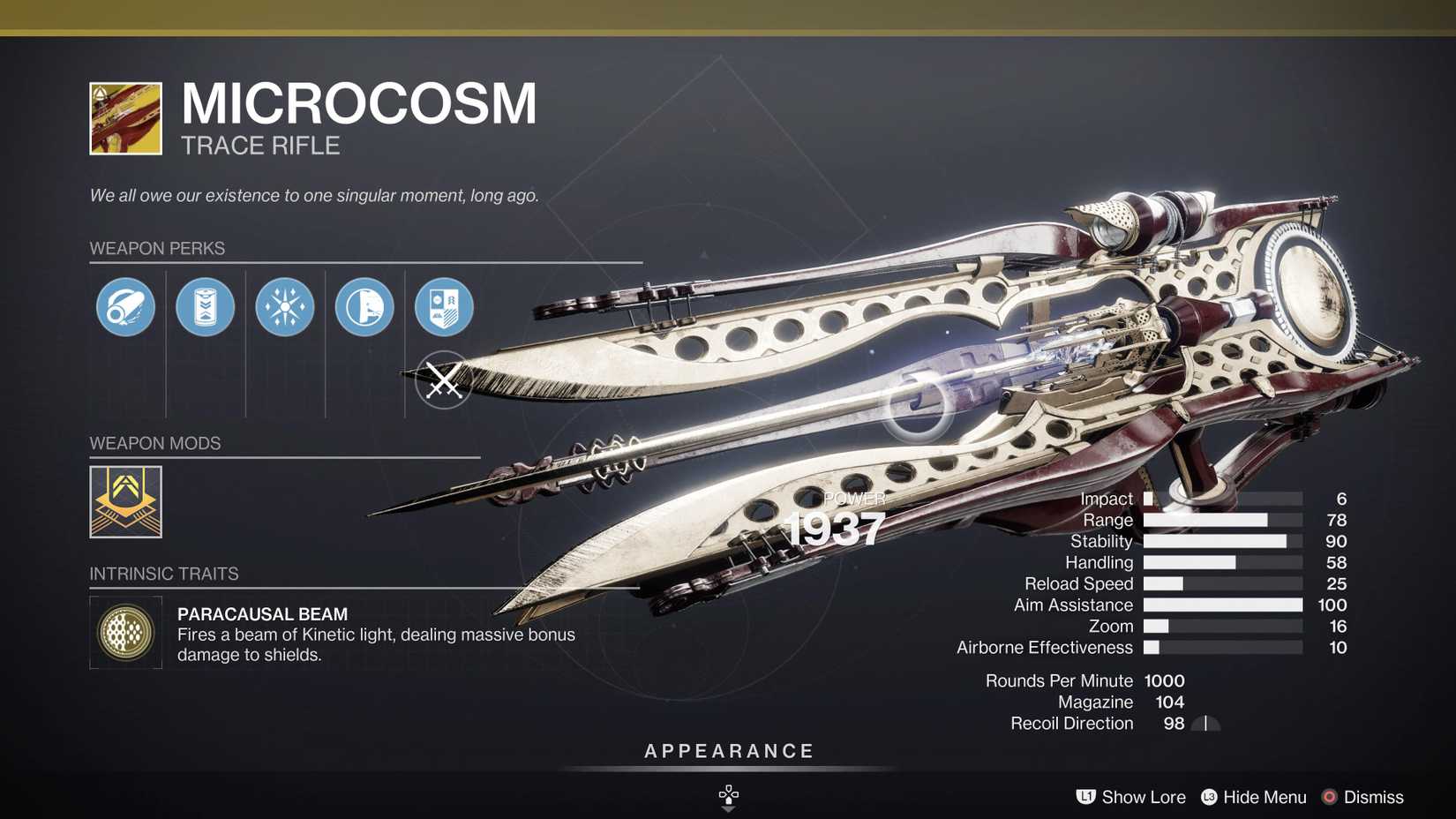Open the battery perk icon
The height and width of the screenshot is (819, 1456).
pos(205,307)
